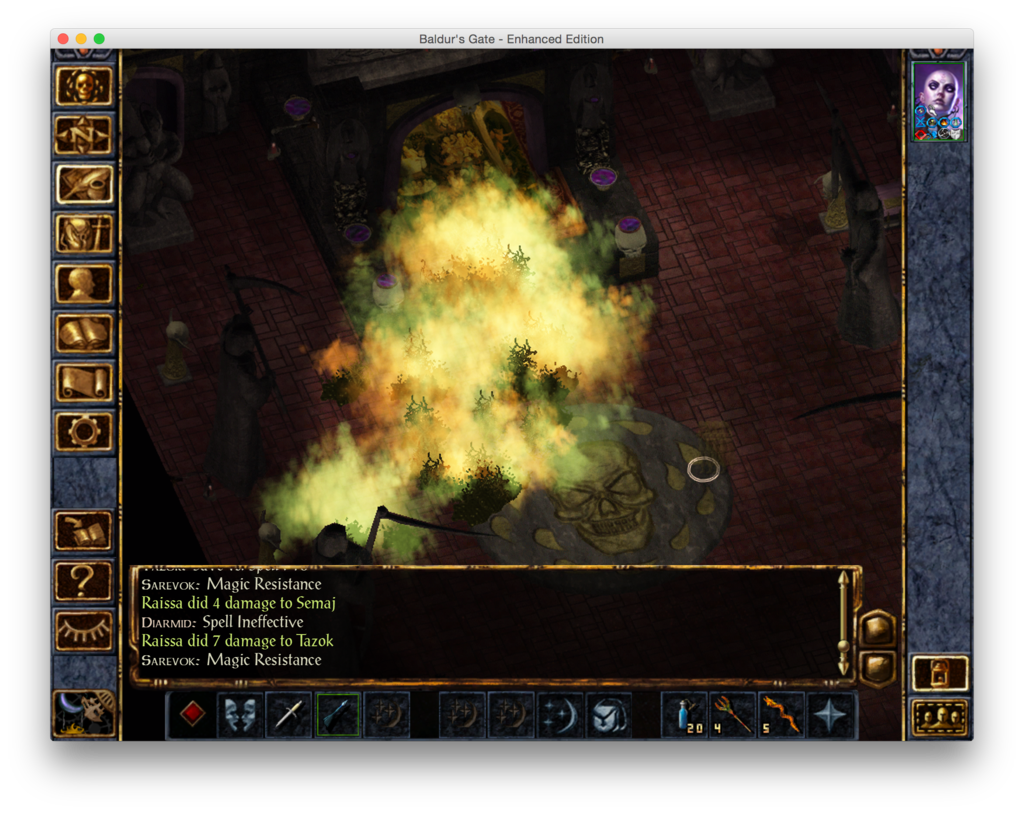Click the red diamond action button
Screen dimensions: 1024x813
tap(192, 715)
